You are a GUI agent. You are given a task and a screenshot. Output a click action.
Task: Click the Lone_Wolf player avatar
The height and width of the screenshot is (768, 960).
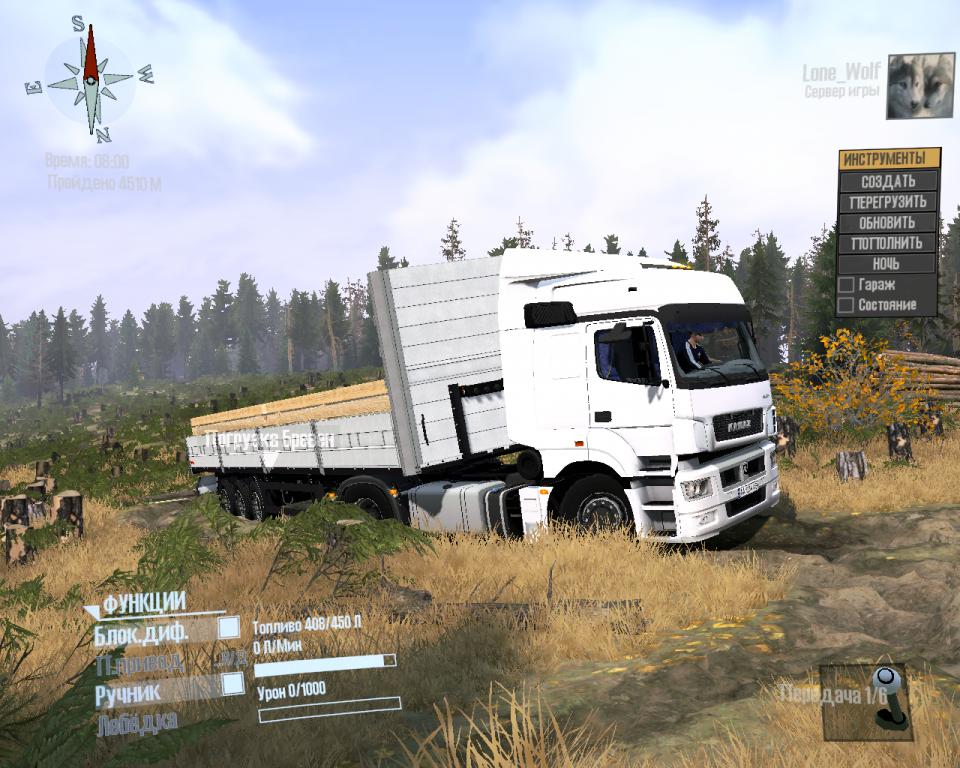tap(920, 86)
